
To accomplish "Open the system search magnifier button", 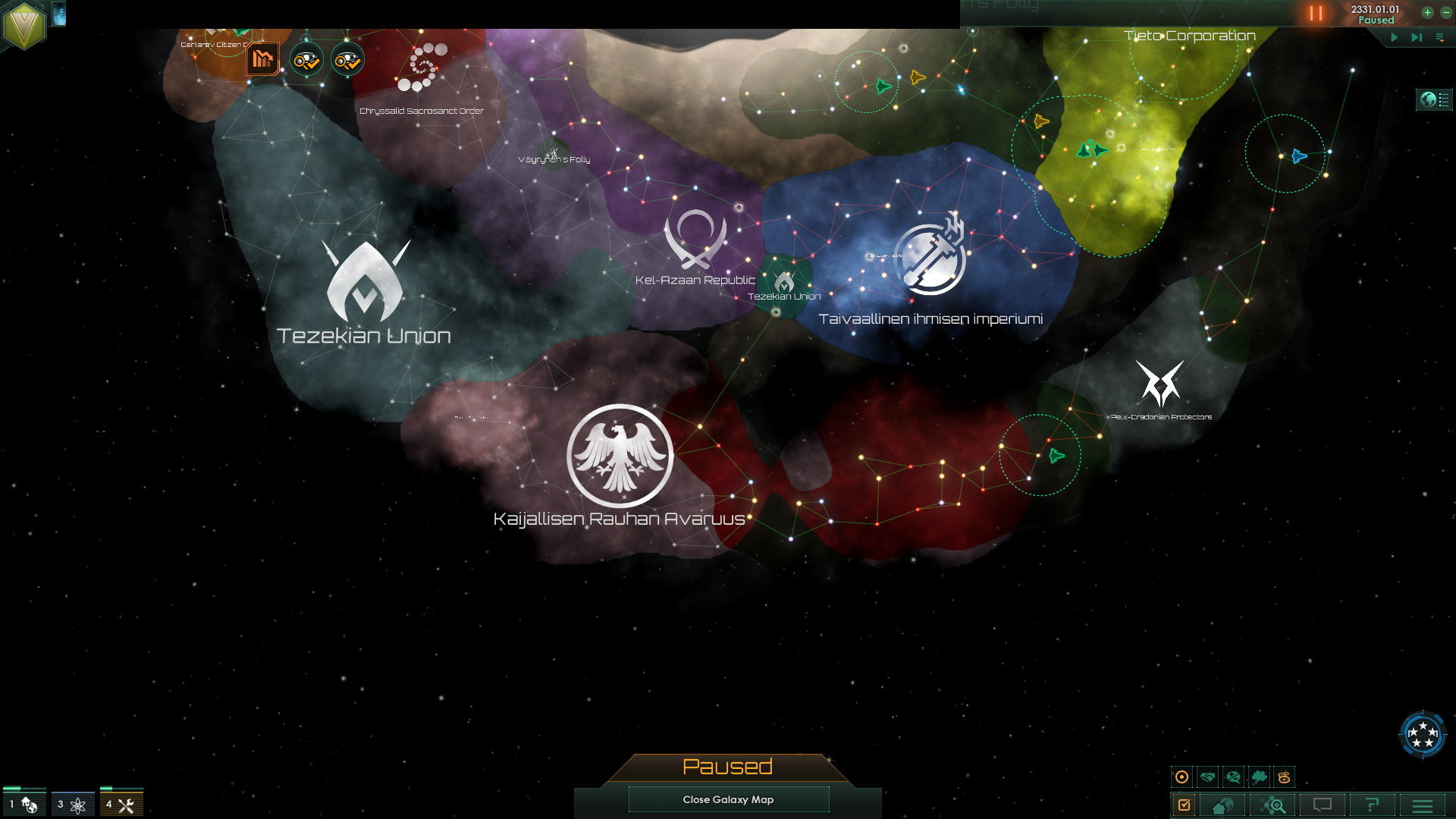I will [1273, 805].
